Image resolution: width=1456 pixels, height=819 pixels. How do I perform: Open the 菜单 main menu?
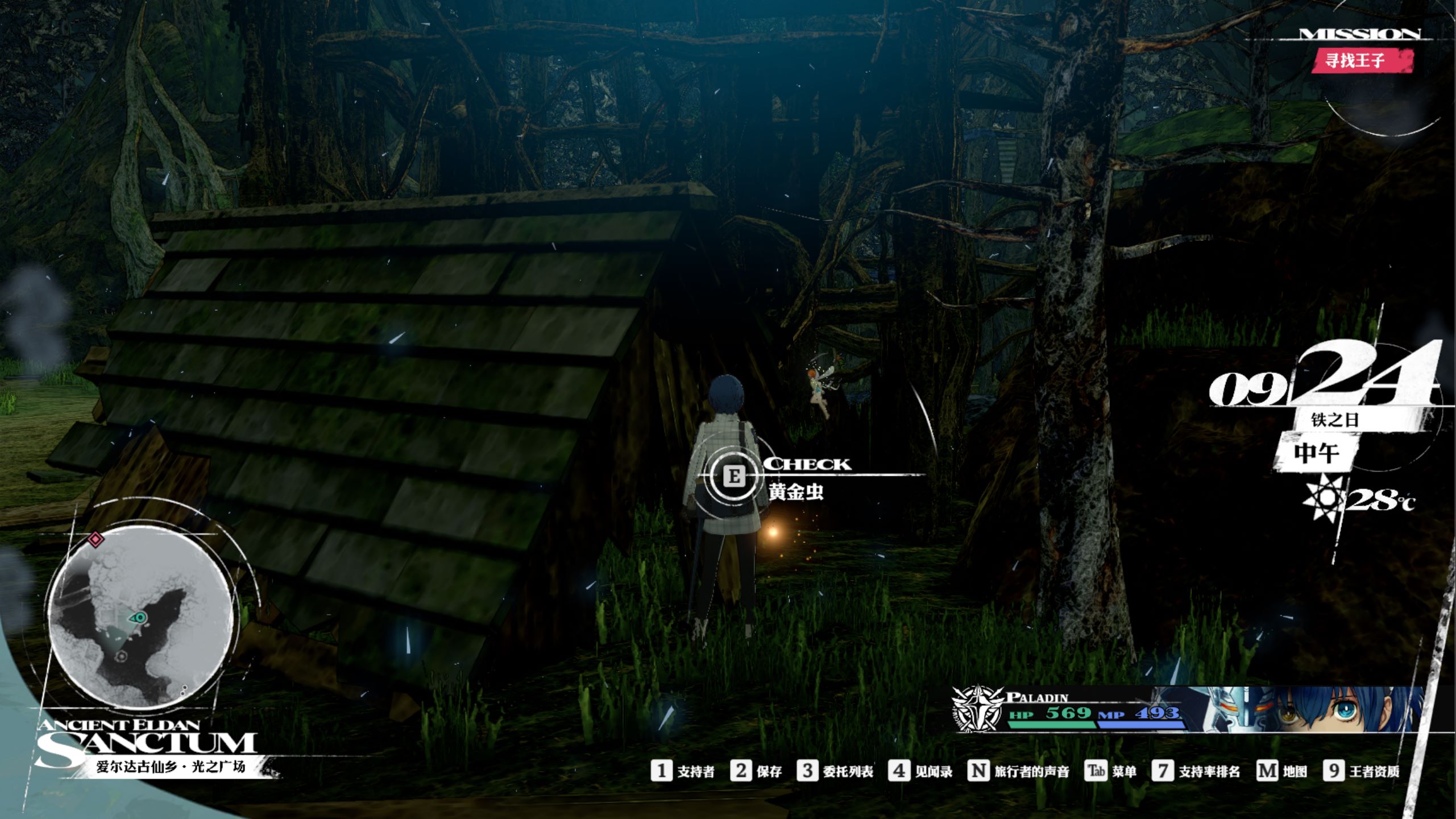tap(1110, 771)
